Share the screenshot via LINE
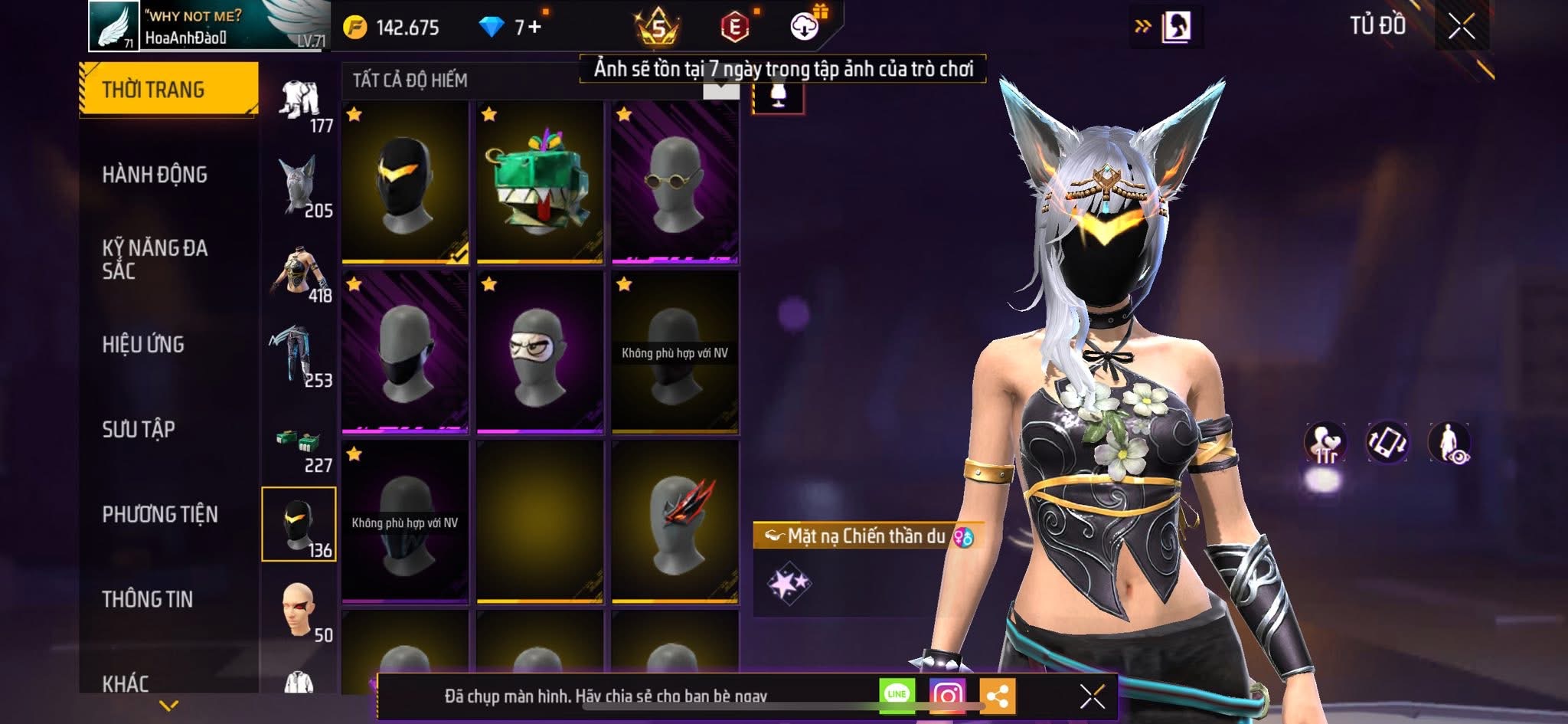The width and height of the screenshot is (1568, 724). coord(897,695)
